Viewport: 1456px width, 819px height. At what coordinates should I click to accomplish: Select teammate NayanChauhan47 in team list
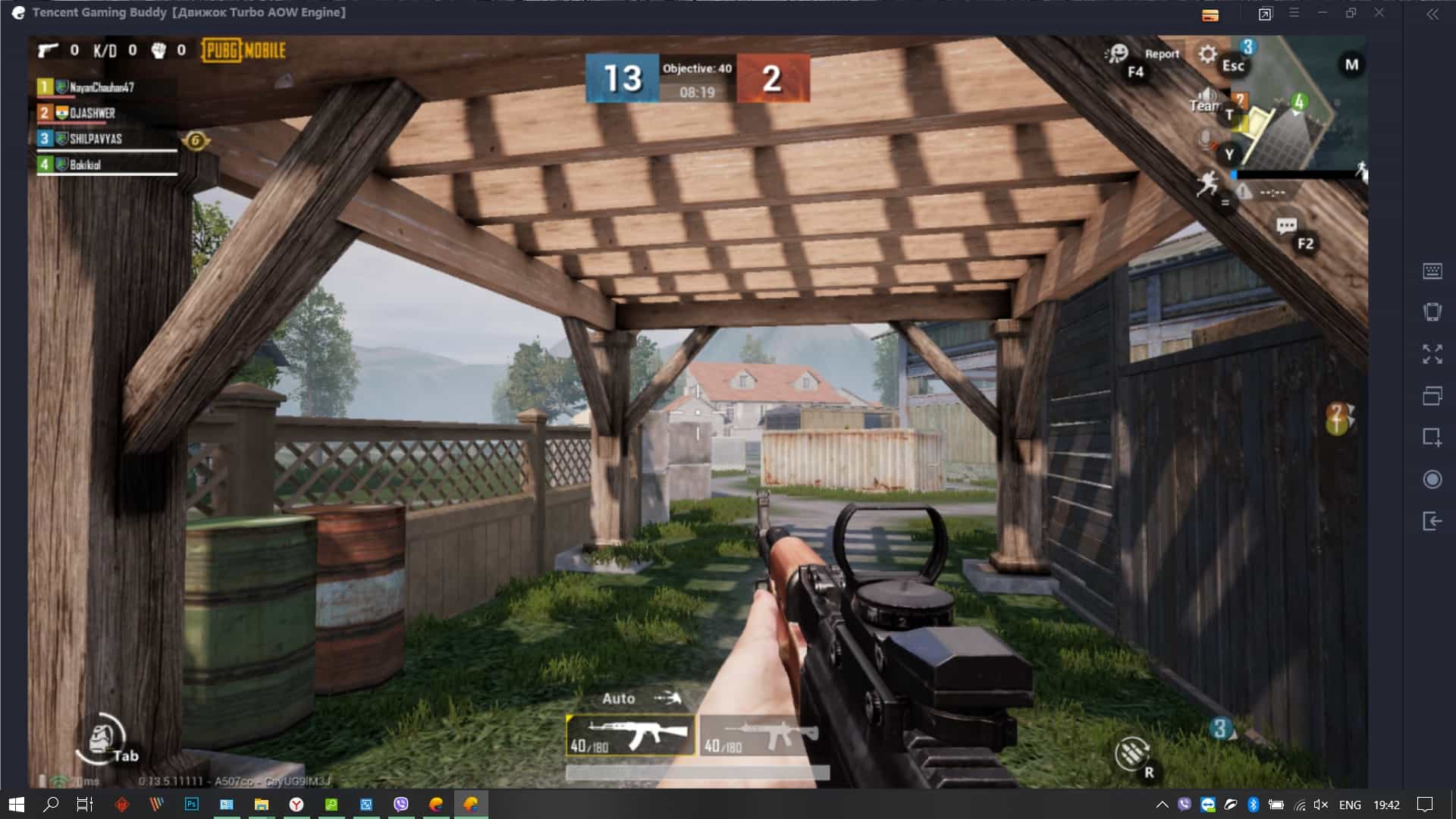102,87
